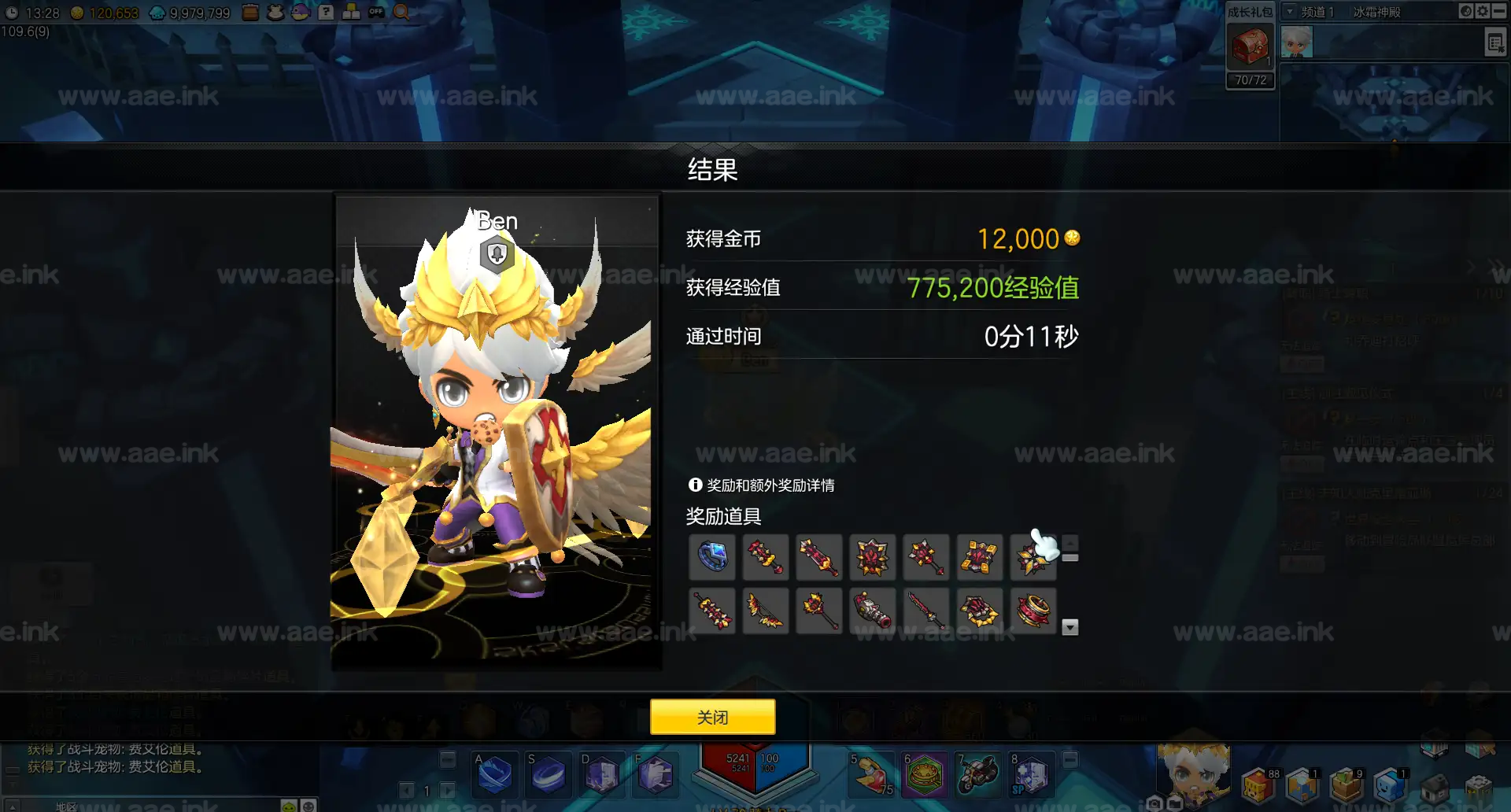This screenshot has height=812, width=1511.
Task: Open the question mark help icon
Action: tap(326, 12)
